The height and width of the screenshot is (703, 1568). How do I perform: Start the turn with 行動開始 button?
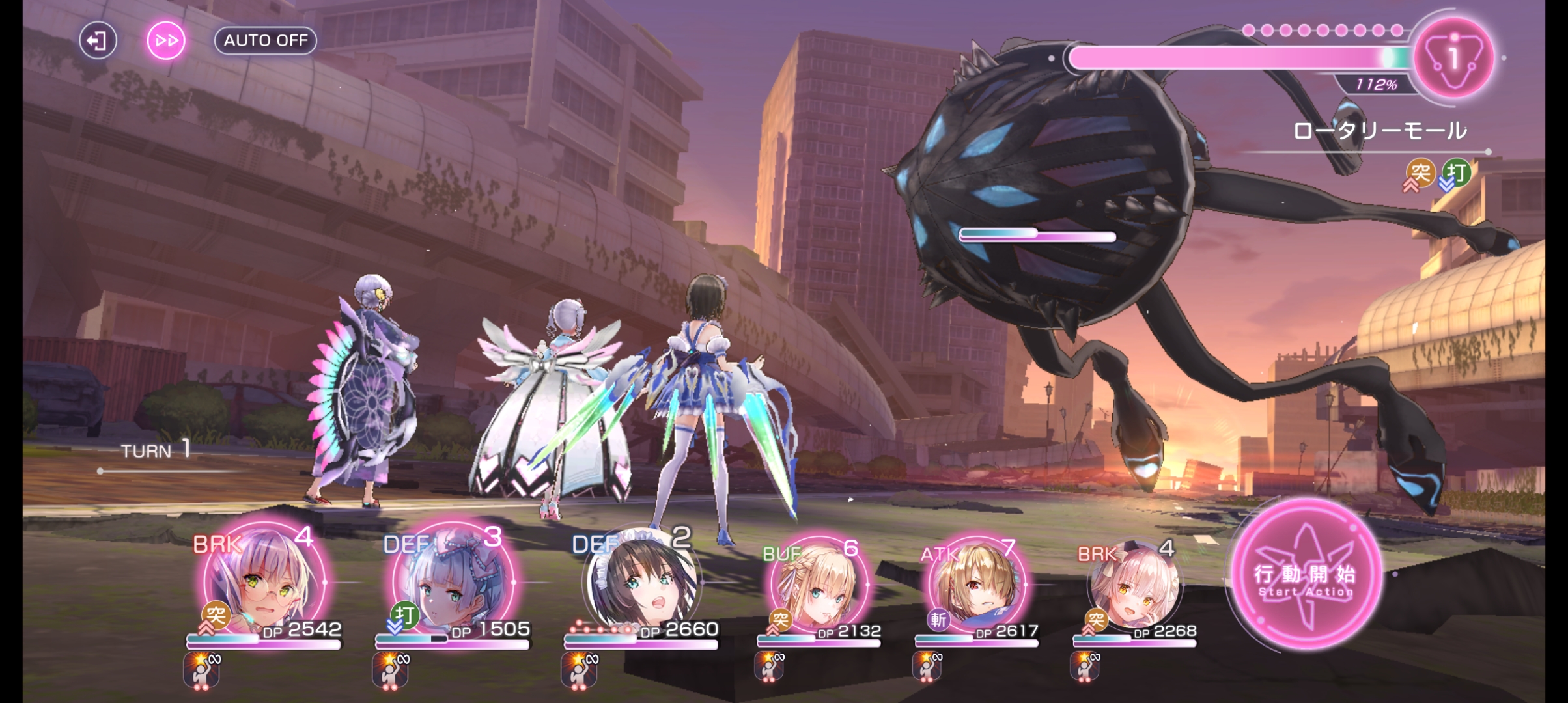(x=1306, y=575)
